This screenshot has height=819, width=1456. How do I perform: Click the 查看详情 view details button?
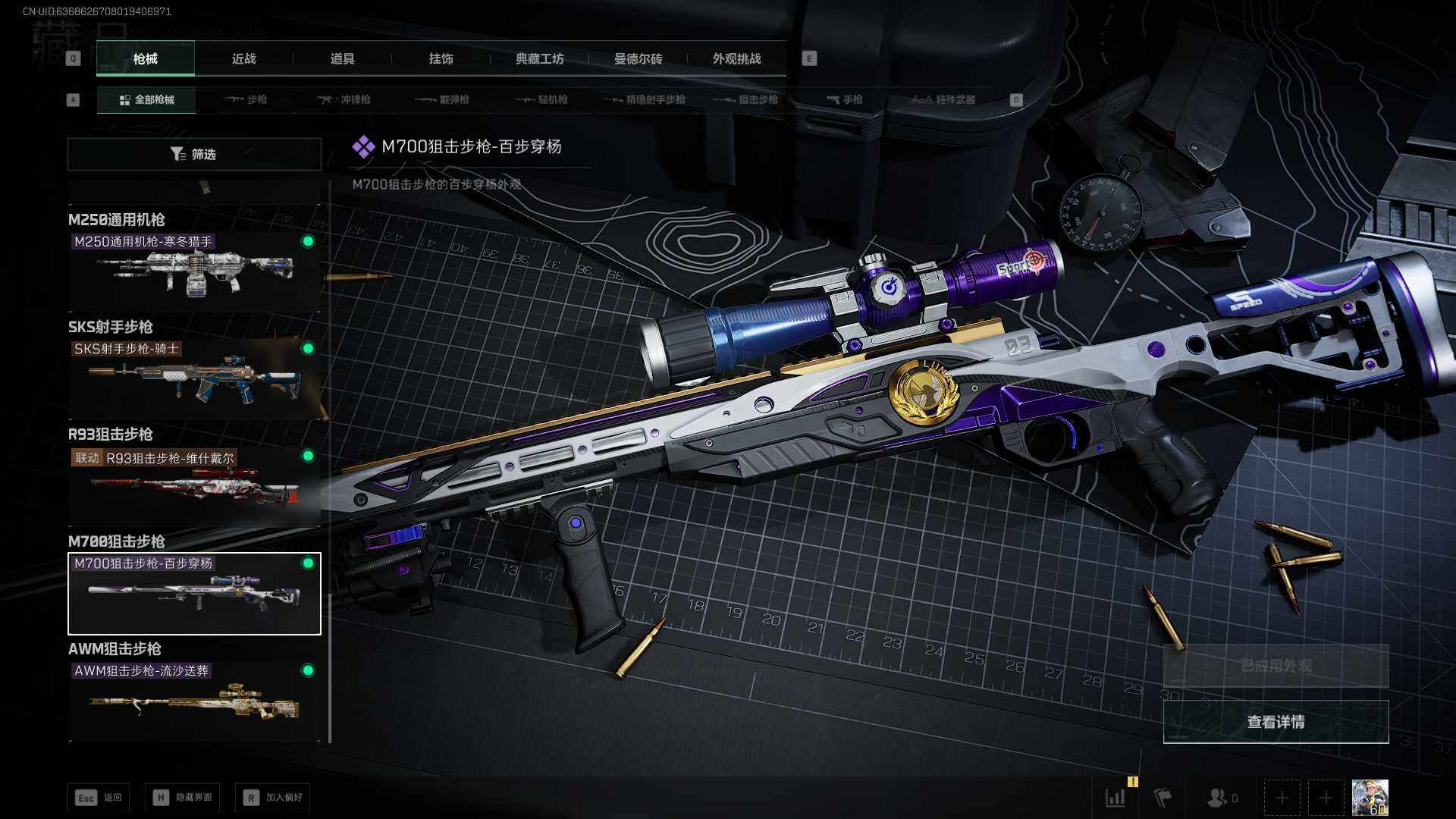coord(1276,722)
